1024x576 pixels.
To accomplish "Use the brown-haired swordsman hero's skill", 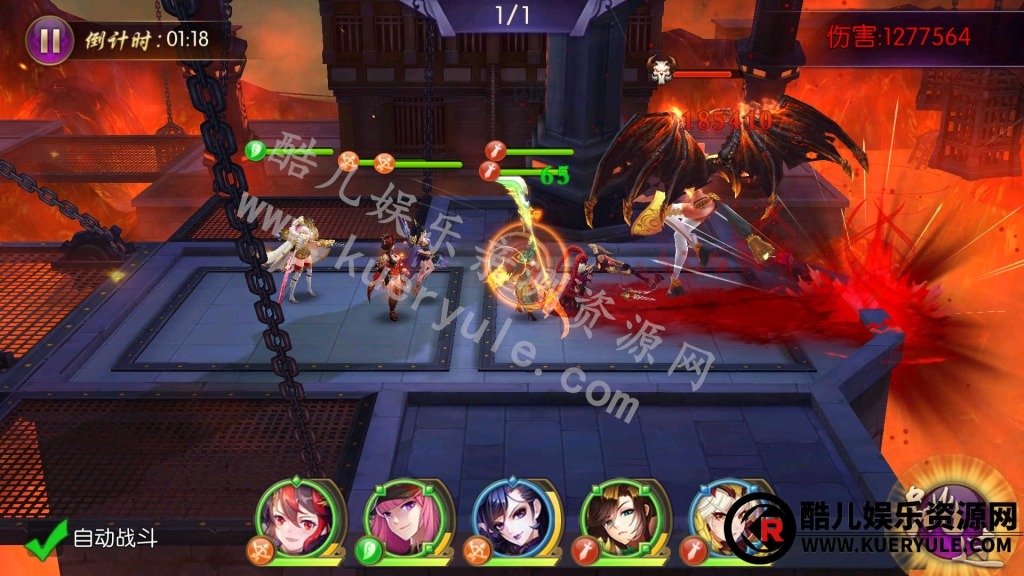I will point(614,517).
